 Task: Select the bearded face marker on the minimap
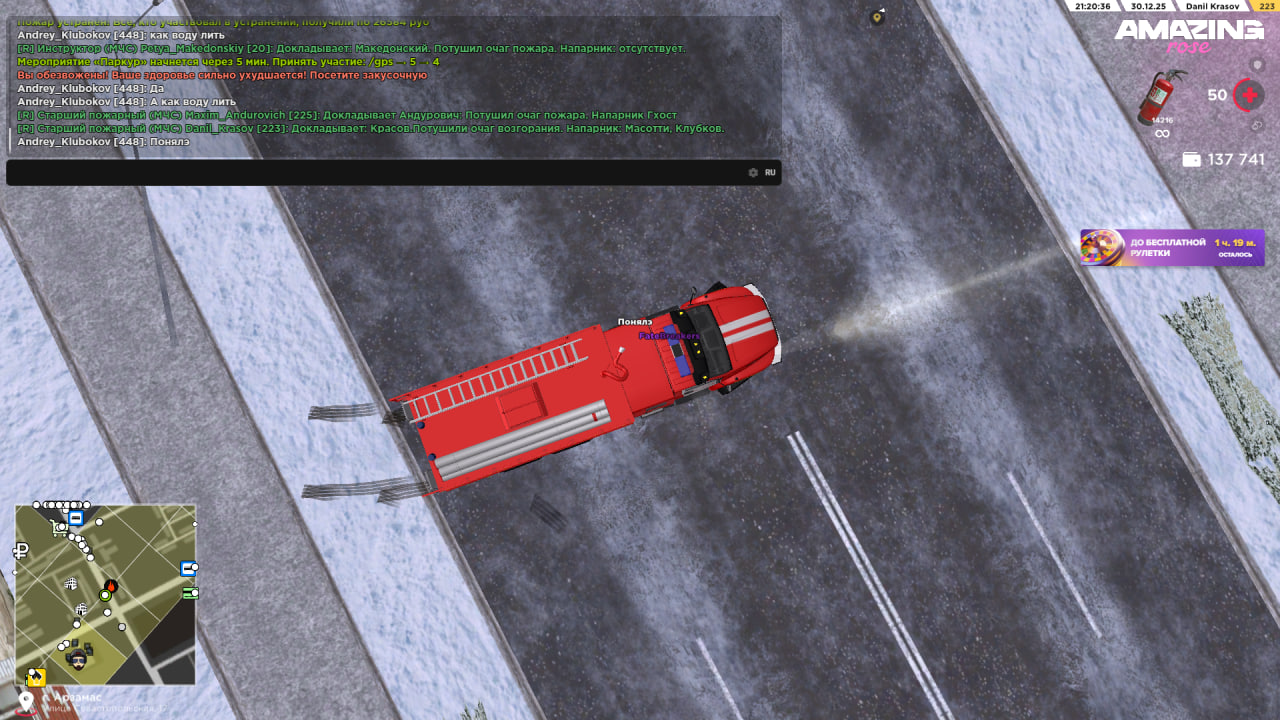(x=77, y=658)
